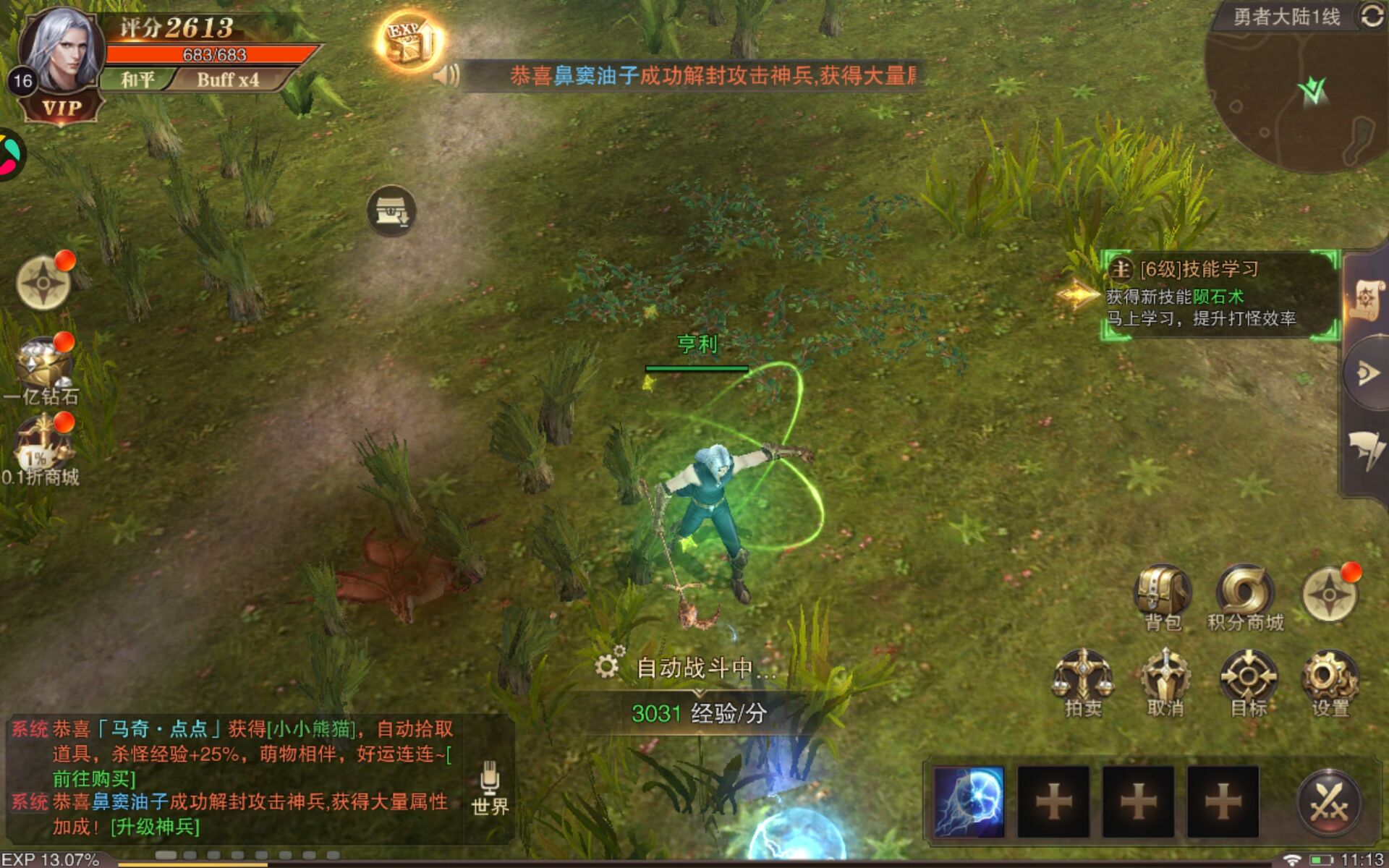
Task: Tap the crossed swords attack button
Action: pos(1329,802)
